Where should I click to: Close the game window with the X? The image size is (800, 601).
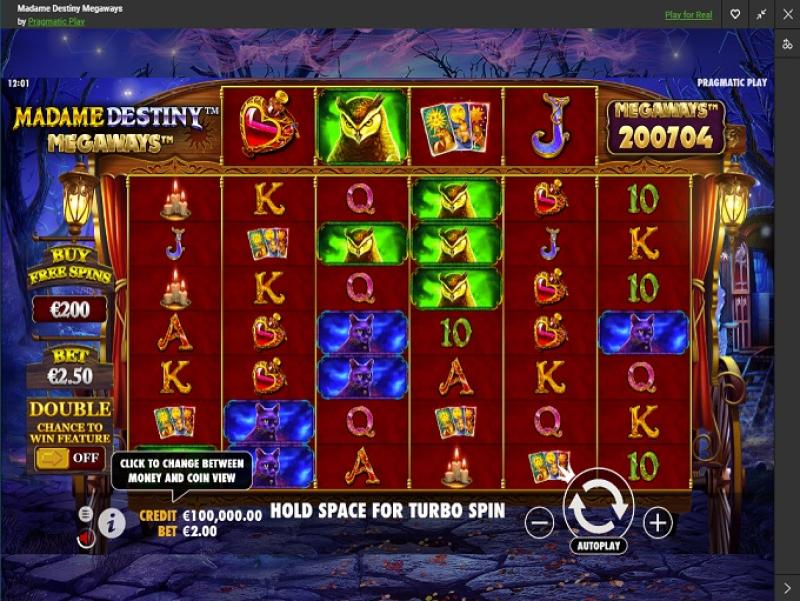pos(786,15)
